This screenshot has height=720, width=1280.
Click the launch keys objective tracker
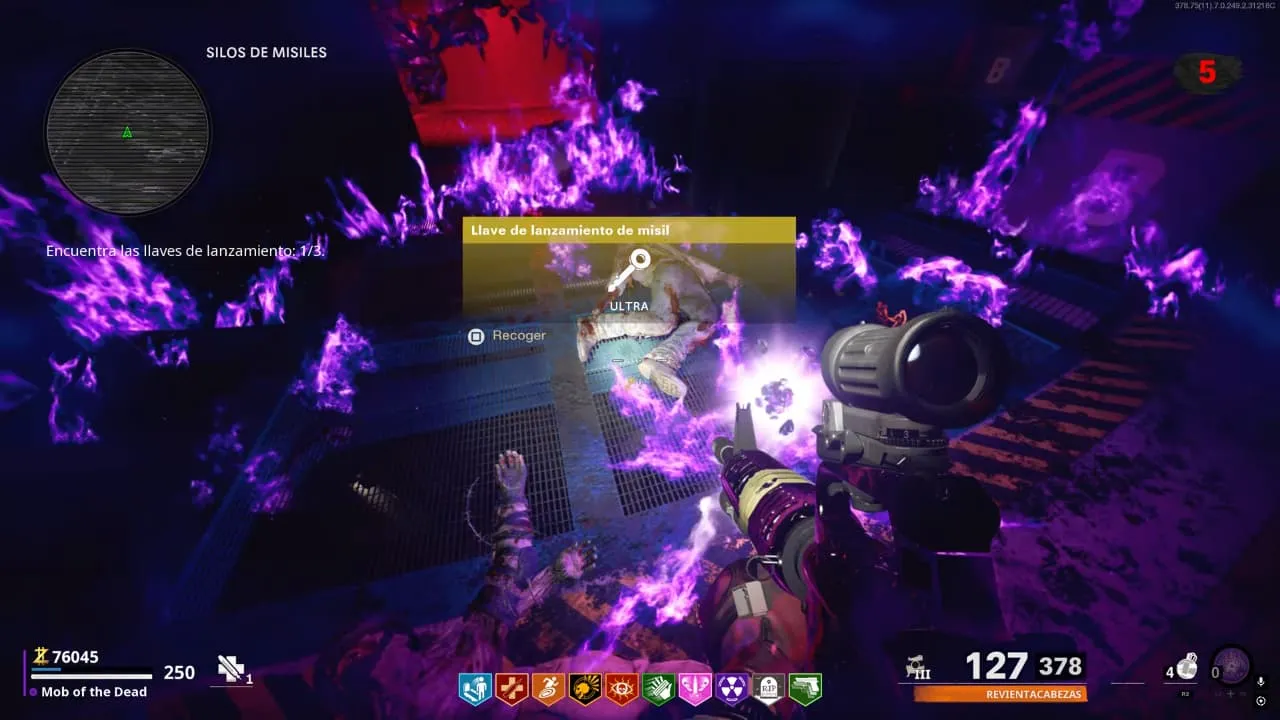point(185,251)
